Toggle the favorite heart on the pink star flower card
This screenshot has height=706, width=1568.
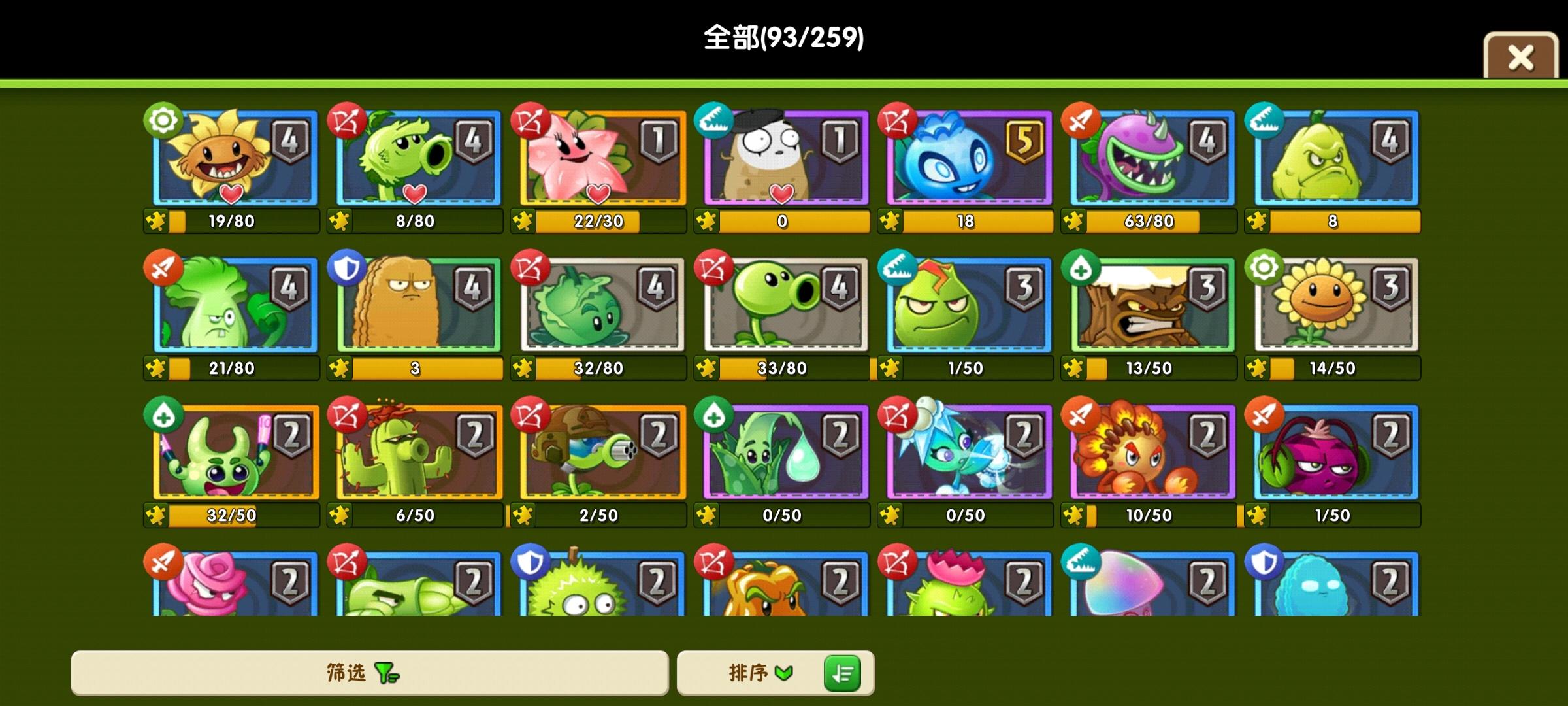click(599, 194)
